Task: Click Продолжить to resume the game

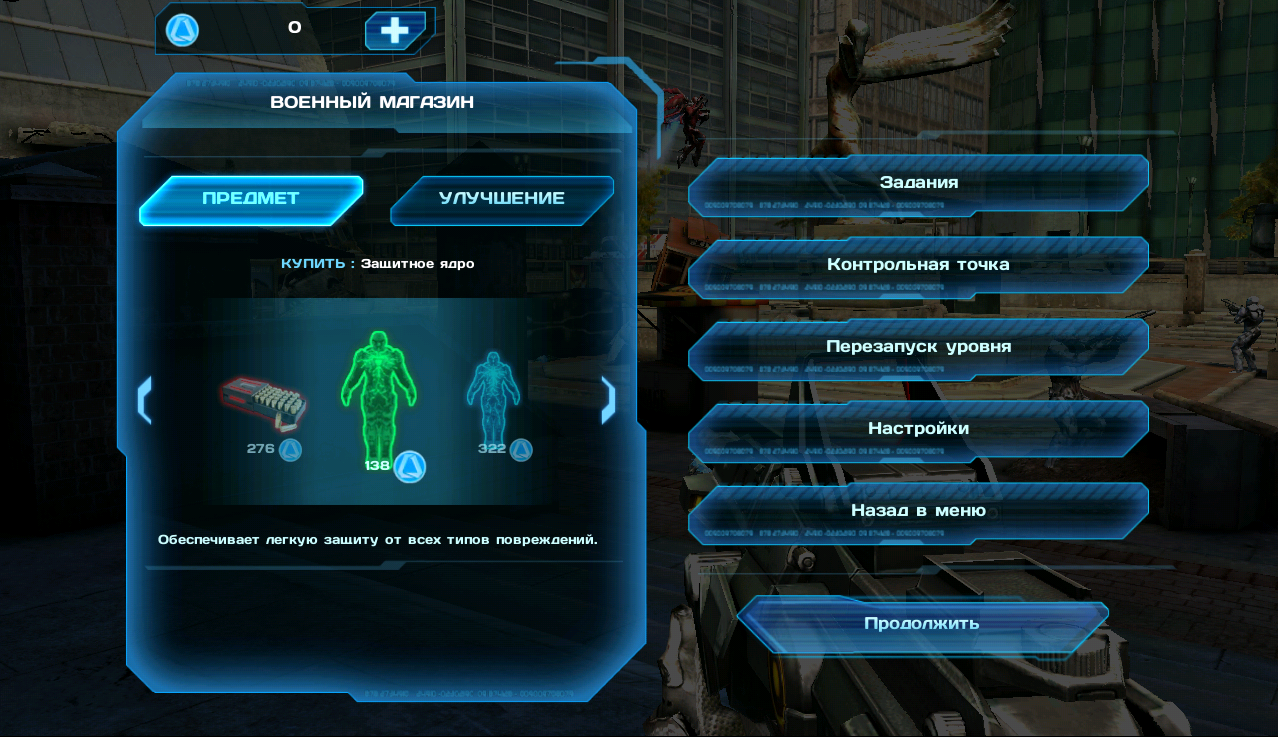Action: click(921, 624)
